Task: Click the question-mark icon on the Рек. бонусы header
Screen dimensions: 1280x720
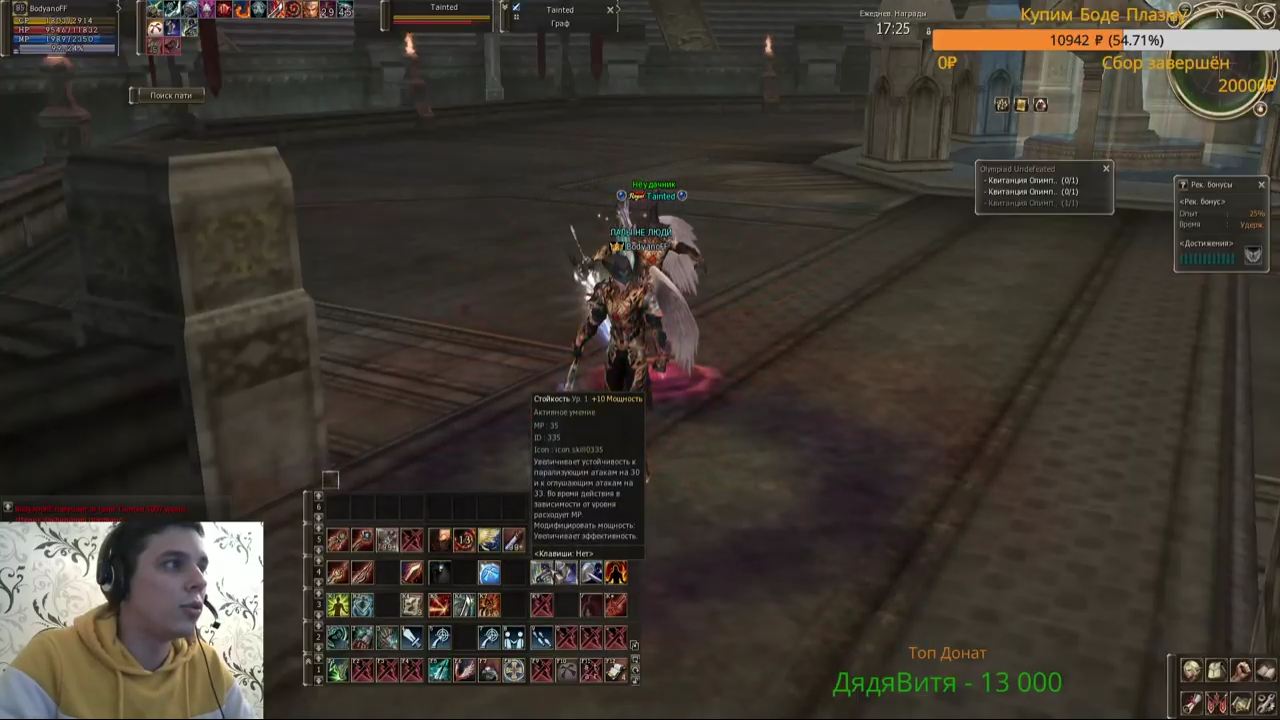Action: tap(1183, 184)
